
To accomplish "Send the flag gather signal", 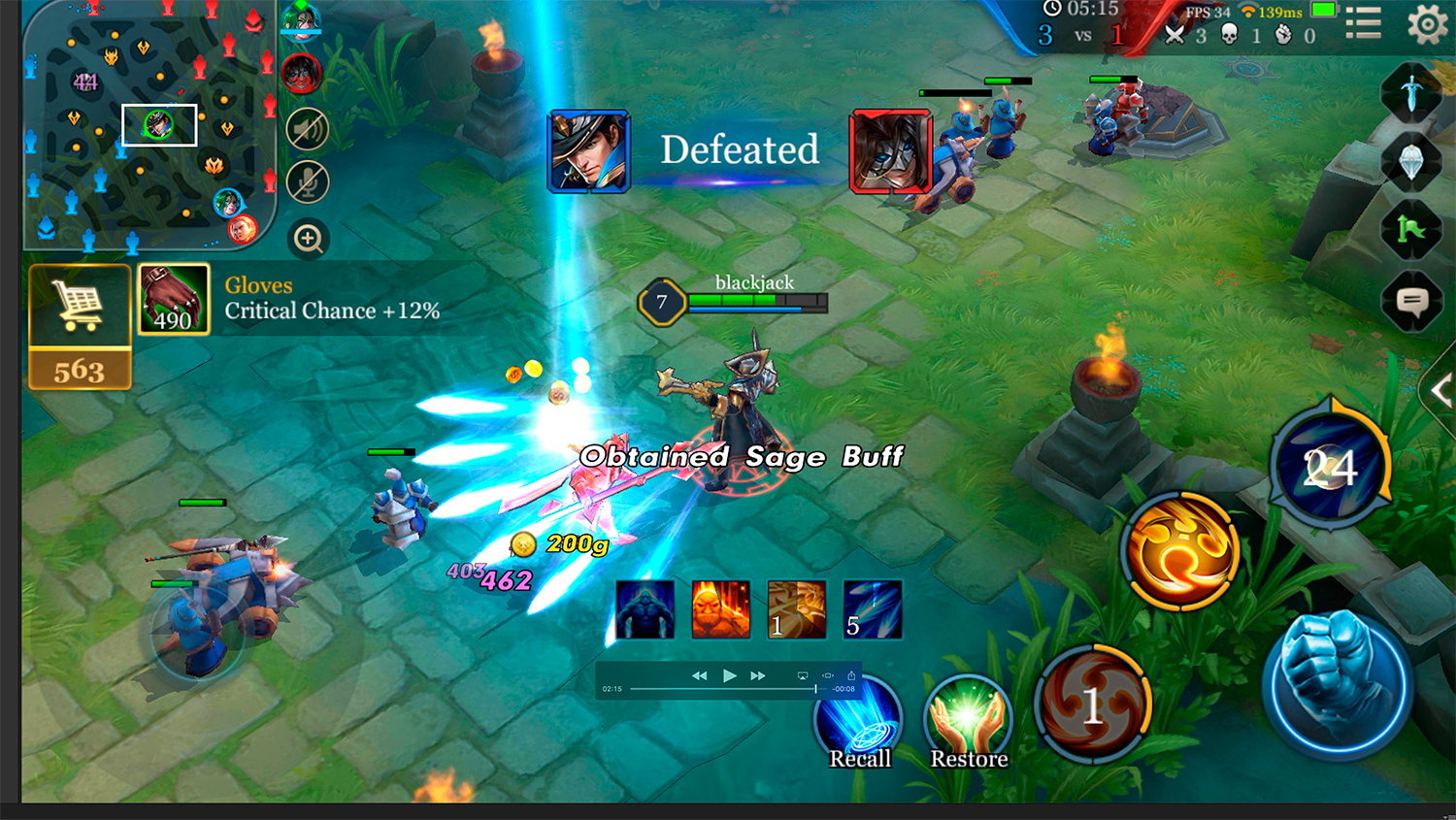I will pos(1411,229).
